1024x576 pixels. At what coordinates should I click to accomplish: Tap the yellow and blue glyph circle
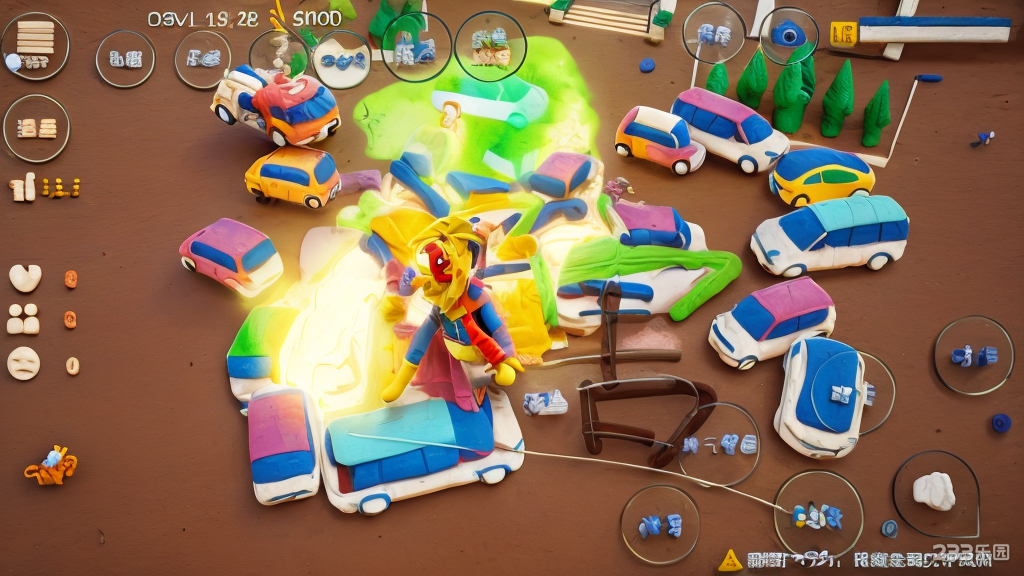[818, 515]
